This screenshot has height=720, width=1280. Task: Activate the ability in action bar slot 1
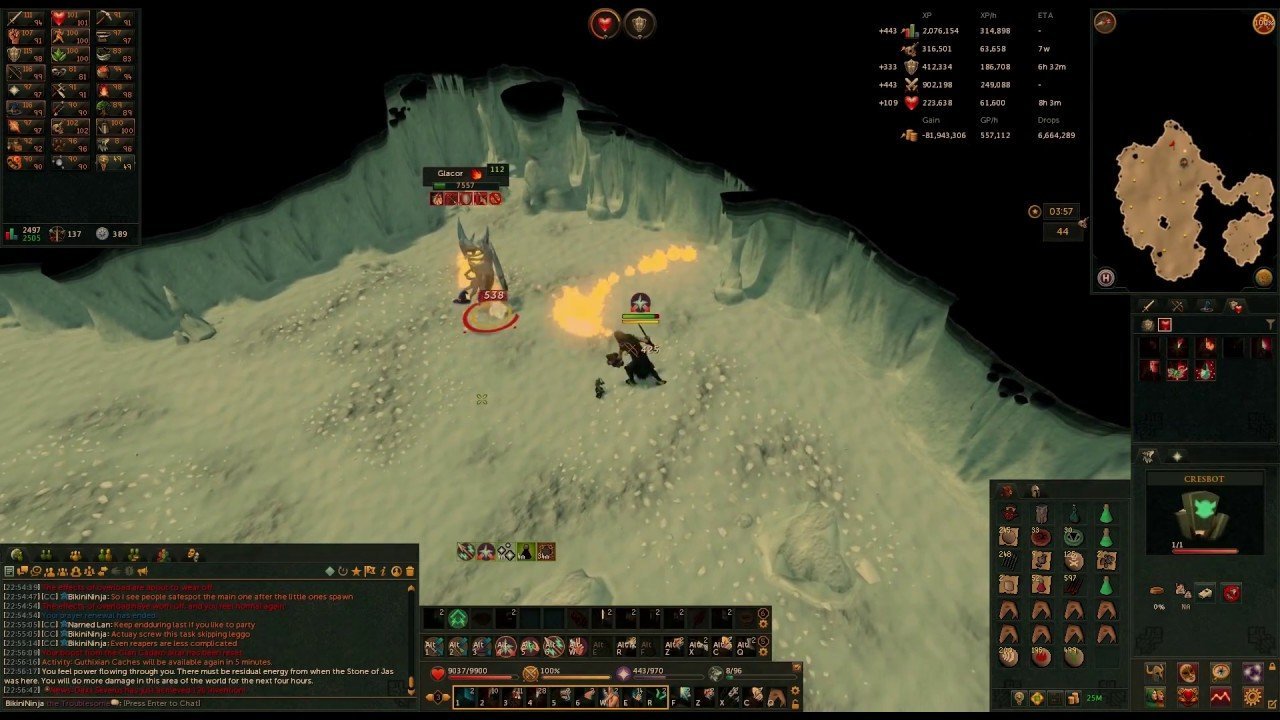(x=468, y=695)
